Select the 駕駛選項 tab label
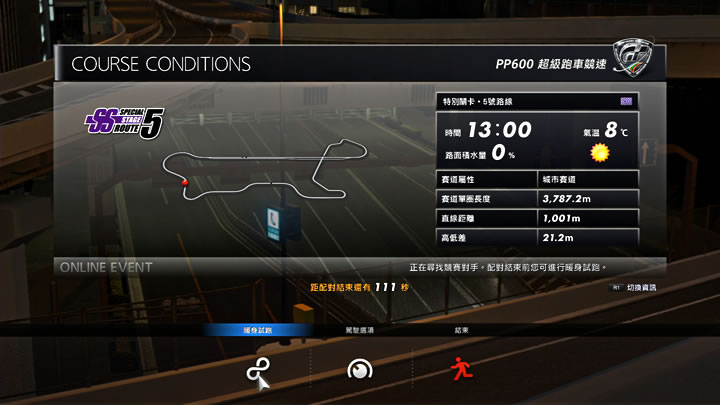The height and width of the screenshot is (405, 720). click(x=359, y=330)
